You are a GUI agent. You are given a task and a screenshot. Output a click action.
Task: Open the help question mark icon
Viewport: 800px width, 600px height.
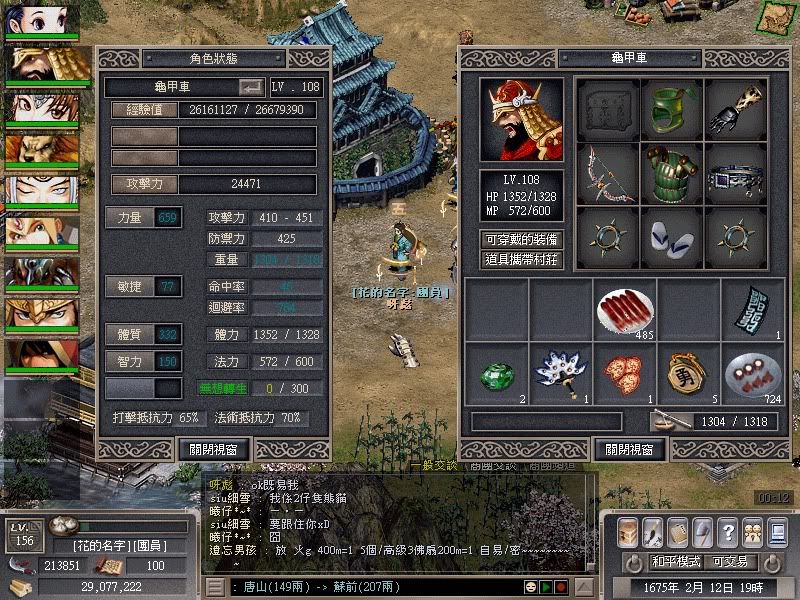point(728,531)
